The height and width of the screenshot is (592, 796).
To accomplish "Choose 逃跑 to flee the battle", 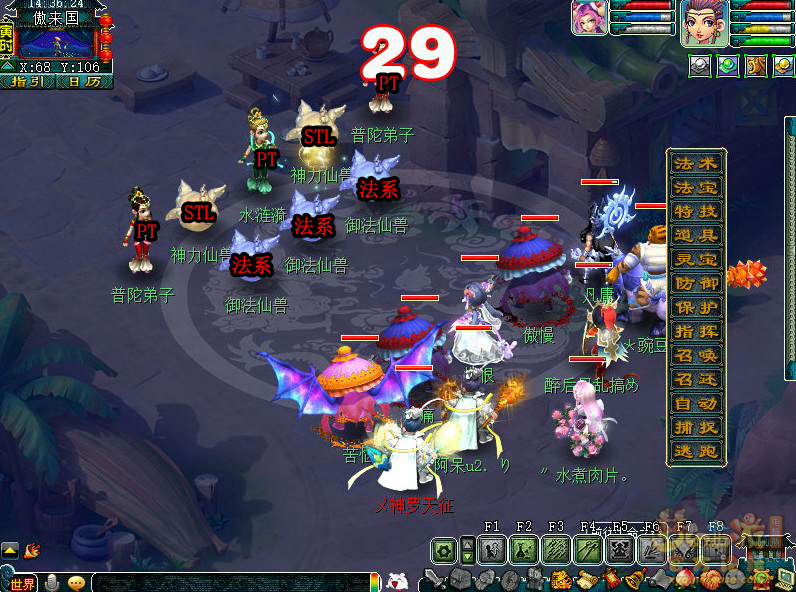I will coord(696,451).
